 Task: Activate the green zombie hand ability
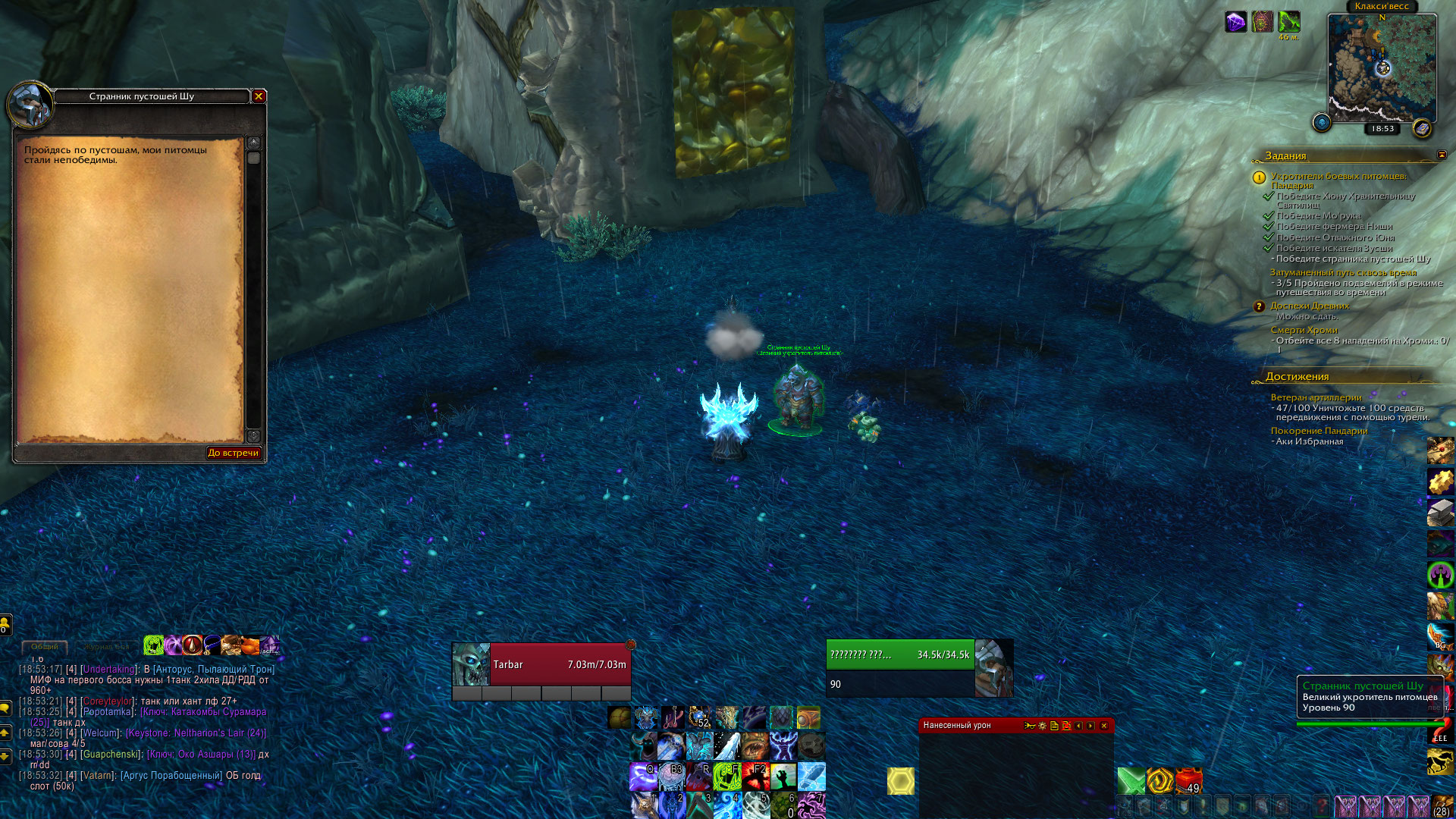click(x=783, y=777)
